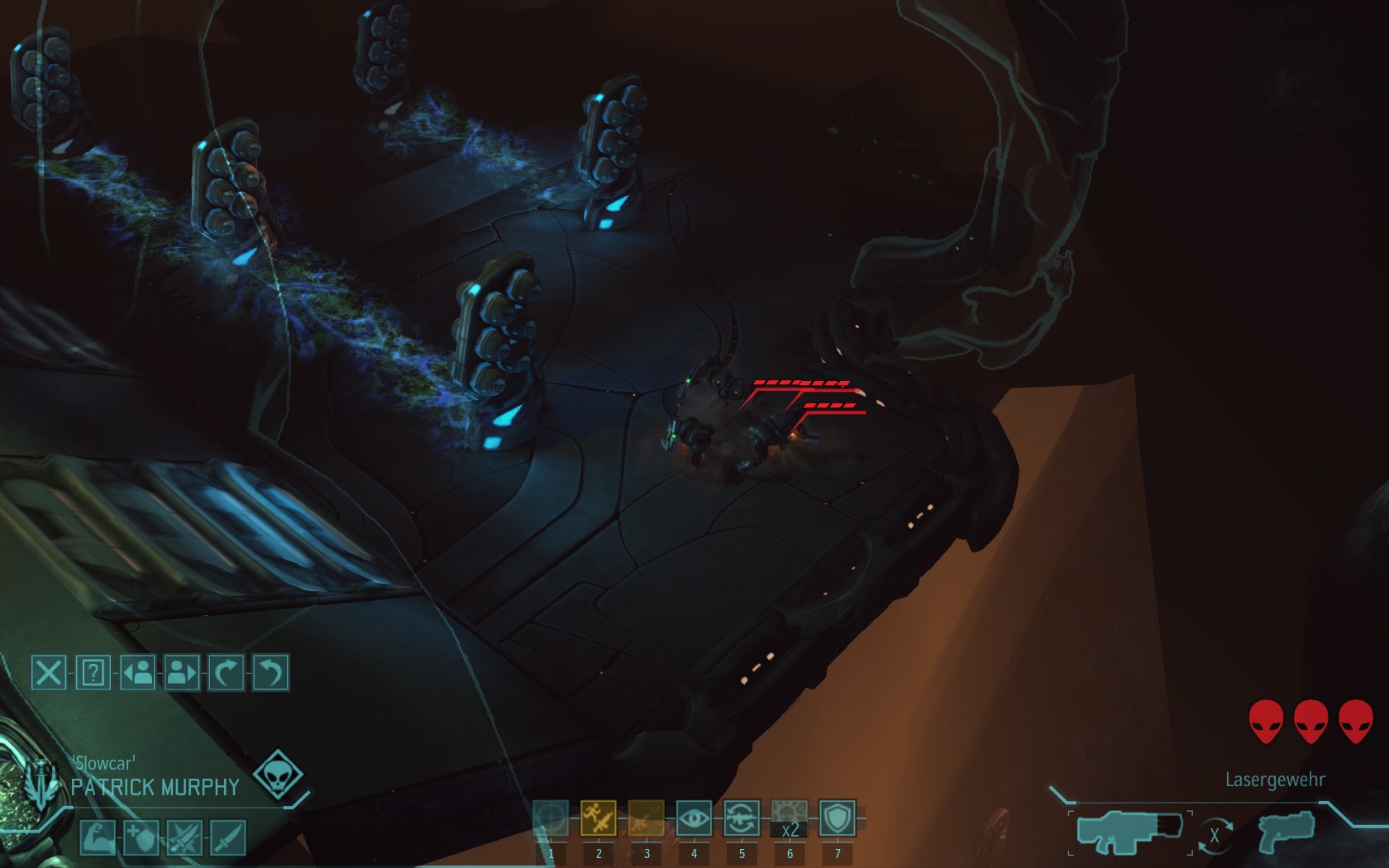Select the single knife perk icon
The width and height of the screenshot is (1389, 868).
pyautogui.click(x=228, y=837)
